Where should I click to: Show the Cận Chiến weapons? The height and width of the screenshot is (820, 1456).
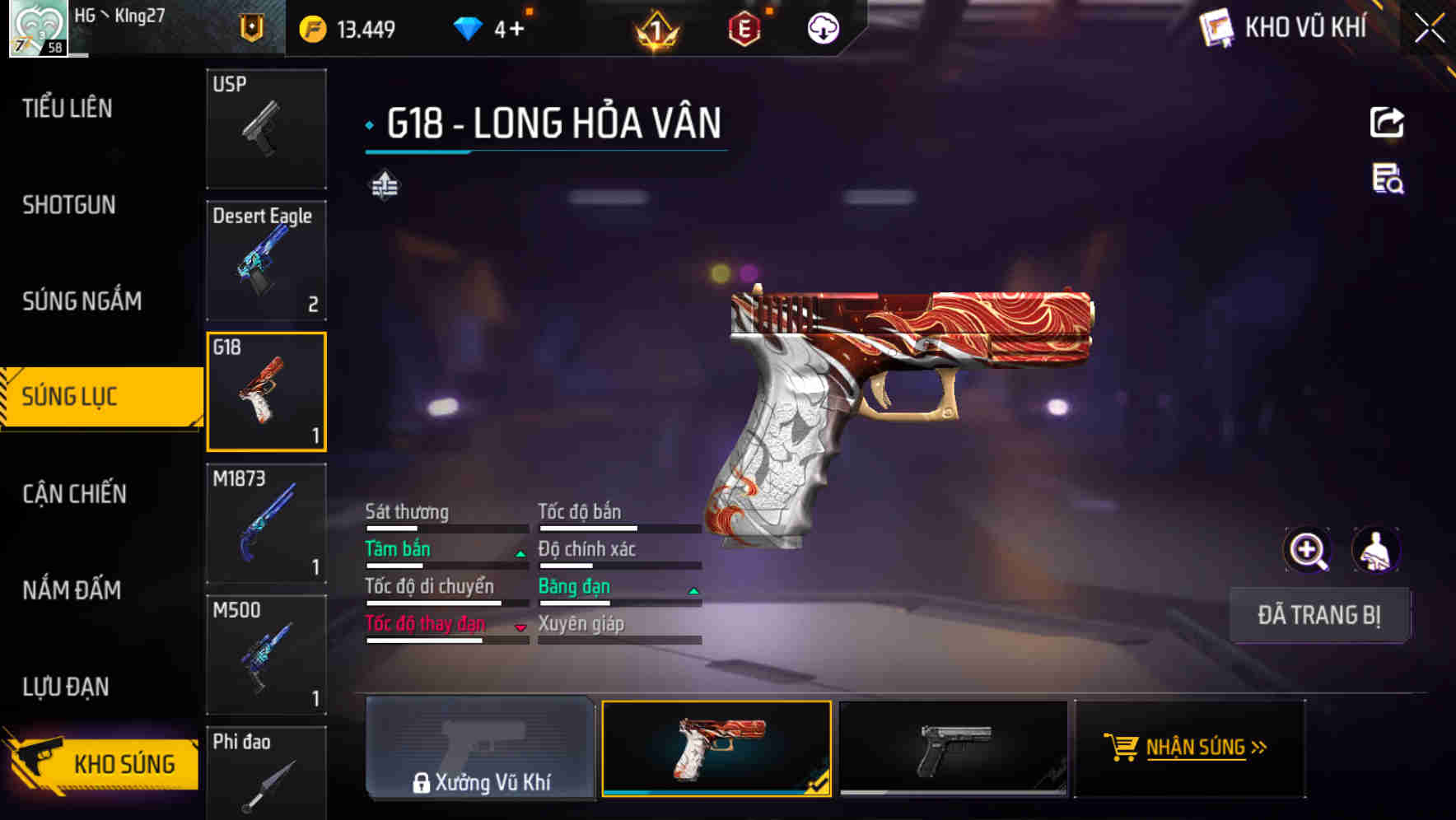75,493
